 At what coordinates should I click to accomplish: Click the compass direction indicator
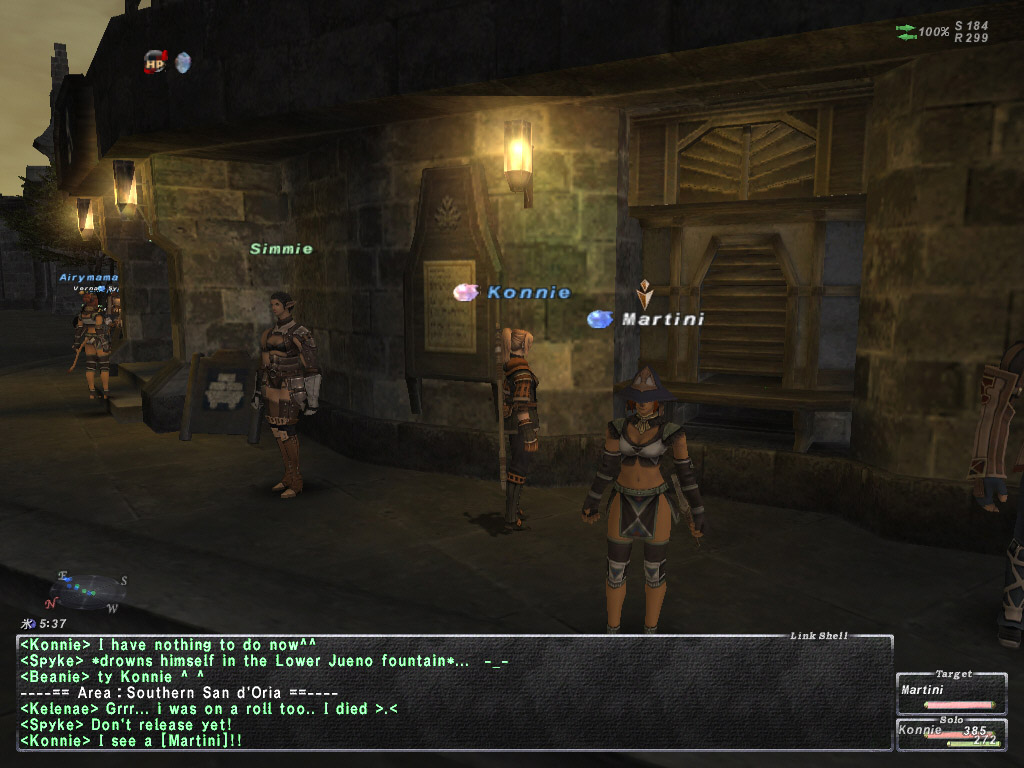[x=85, y=591]
